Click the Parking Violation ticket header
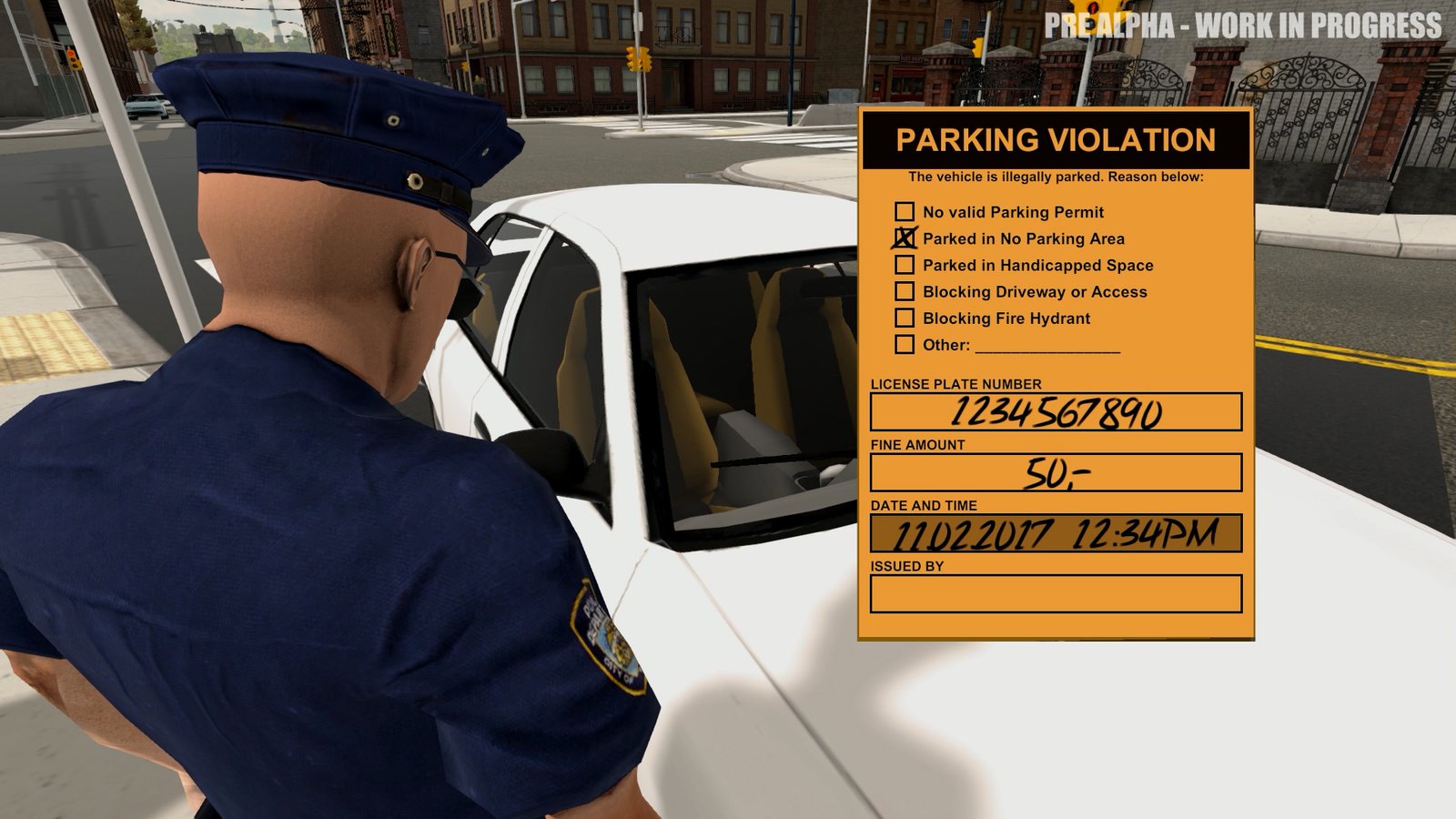Viewport: 1456px width, 819px height. point(1057,141)
